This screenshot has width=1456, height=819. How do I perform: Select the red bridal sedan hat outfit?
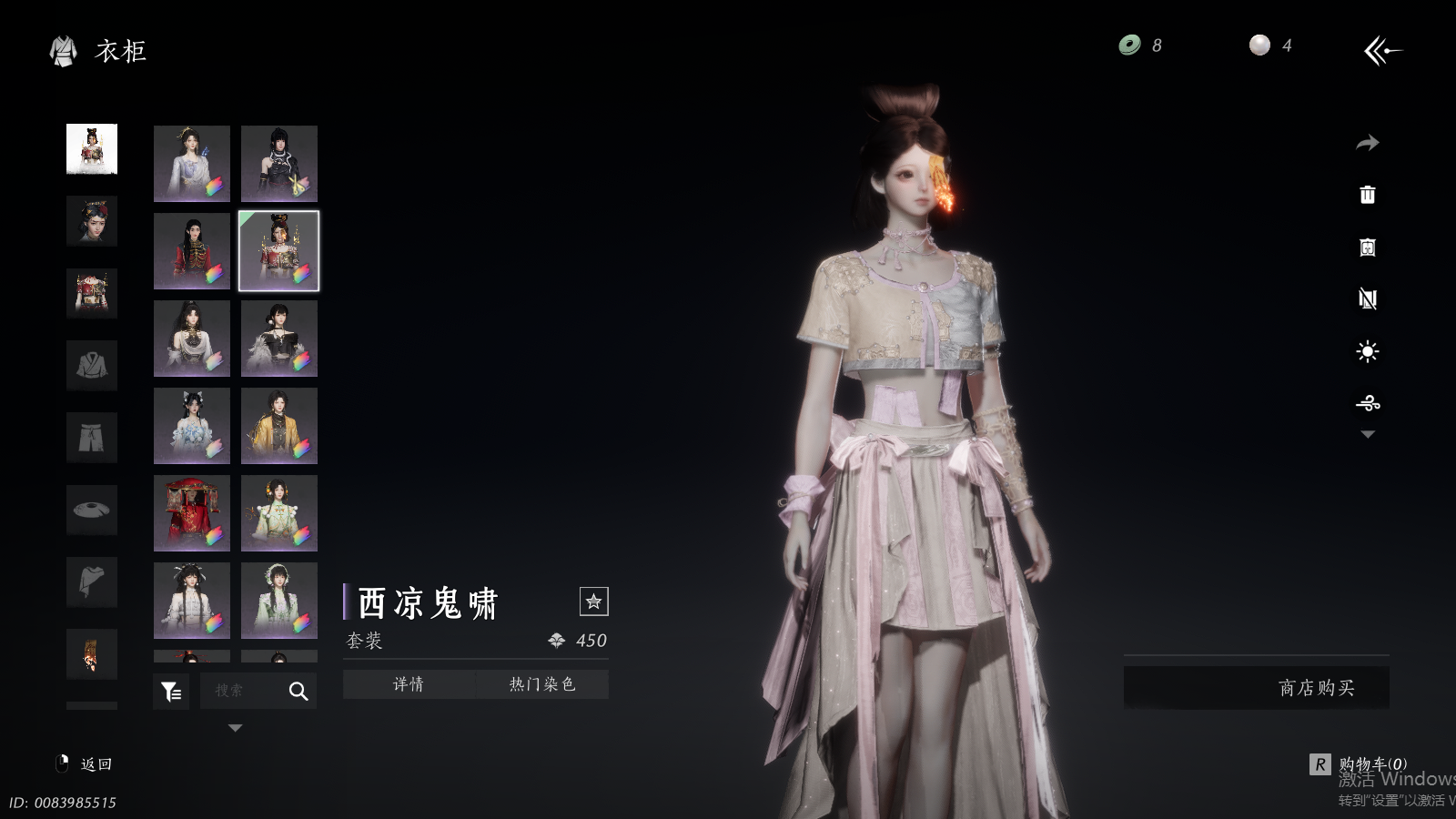[191, 513]
